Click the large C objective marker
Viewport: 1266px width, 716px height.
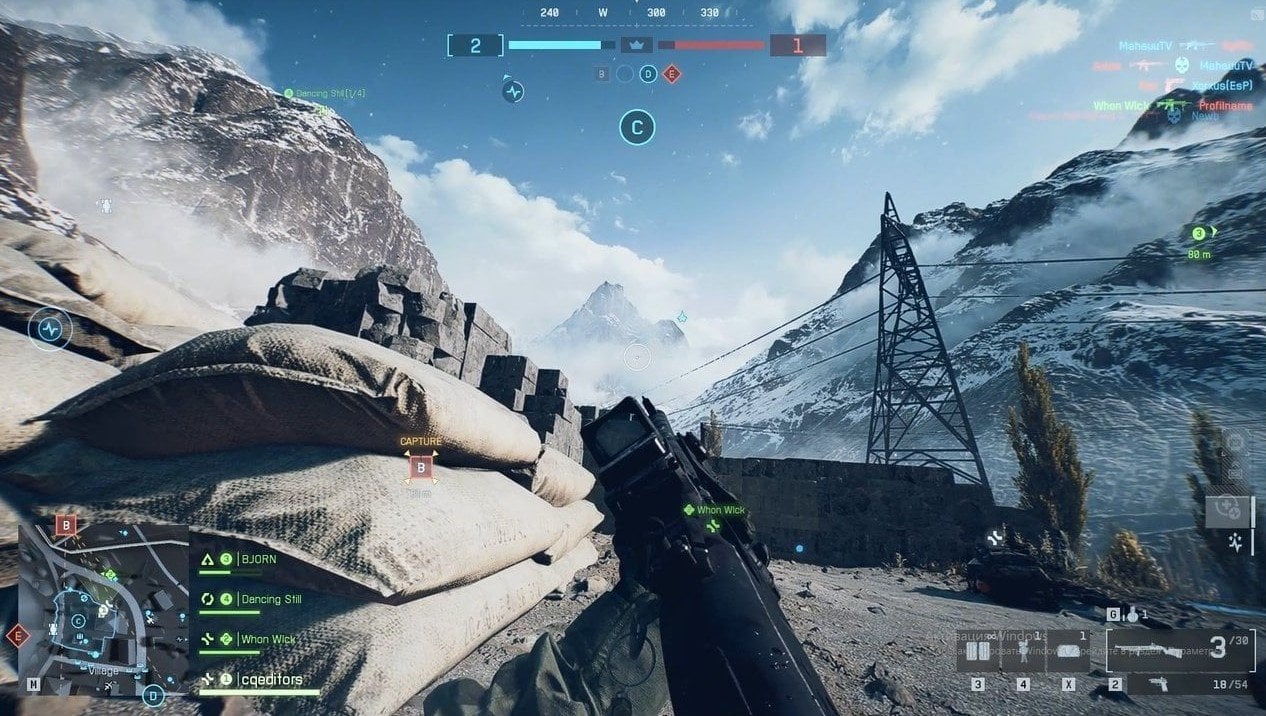[x=637, y=127]
